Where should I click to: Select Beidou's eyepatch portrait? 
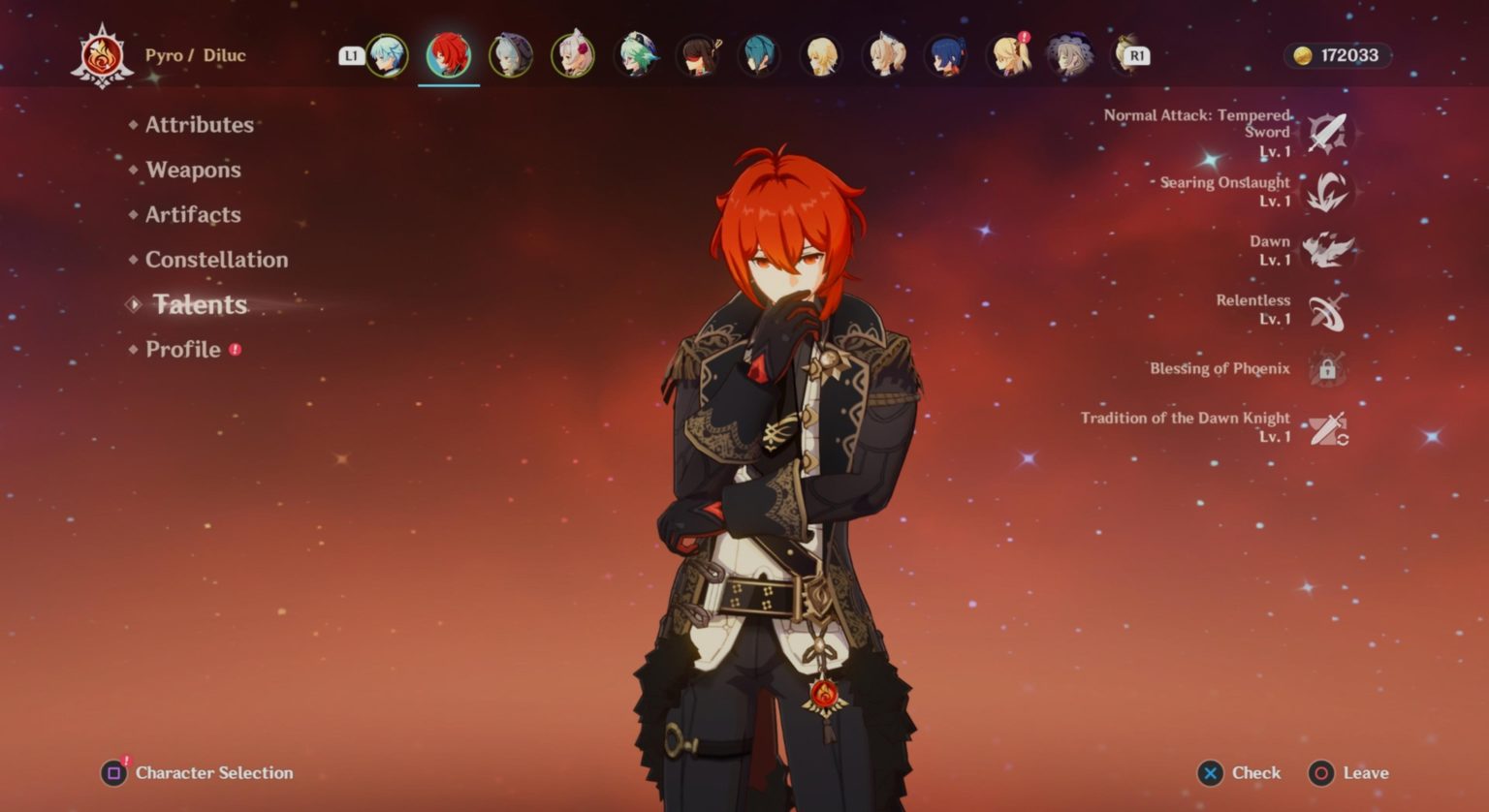pyautogui.click(x=698, y=56)
